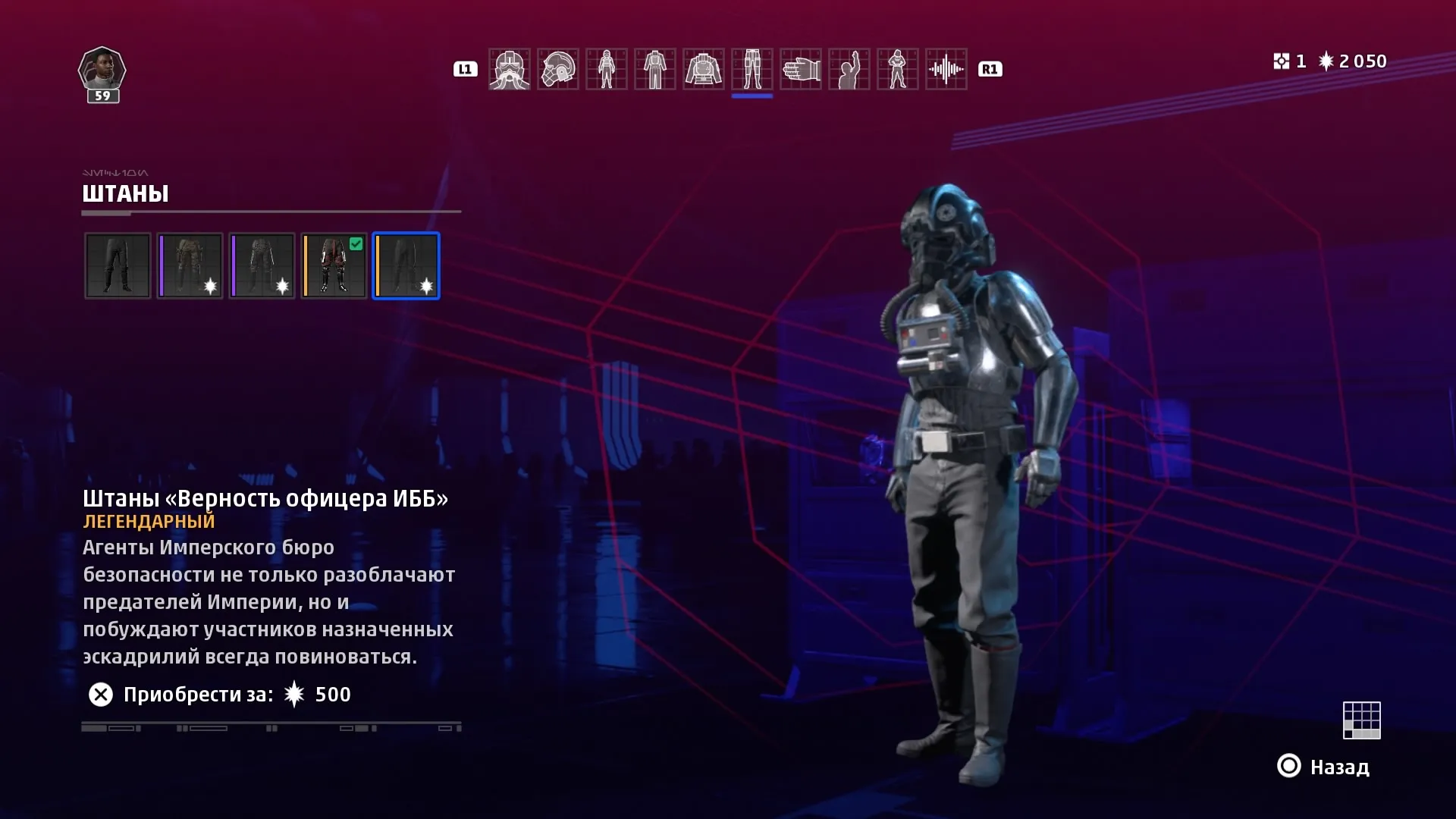Buy the pants via «Приобрести за: 500»
Screen dimensions: 1456x819
219,695
